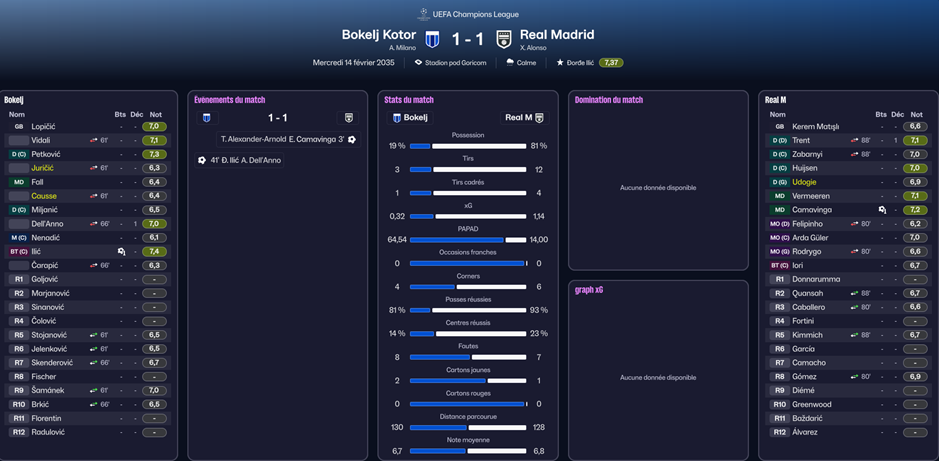Open Vidali's row in Bokelj lineup

pos(41,141)
